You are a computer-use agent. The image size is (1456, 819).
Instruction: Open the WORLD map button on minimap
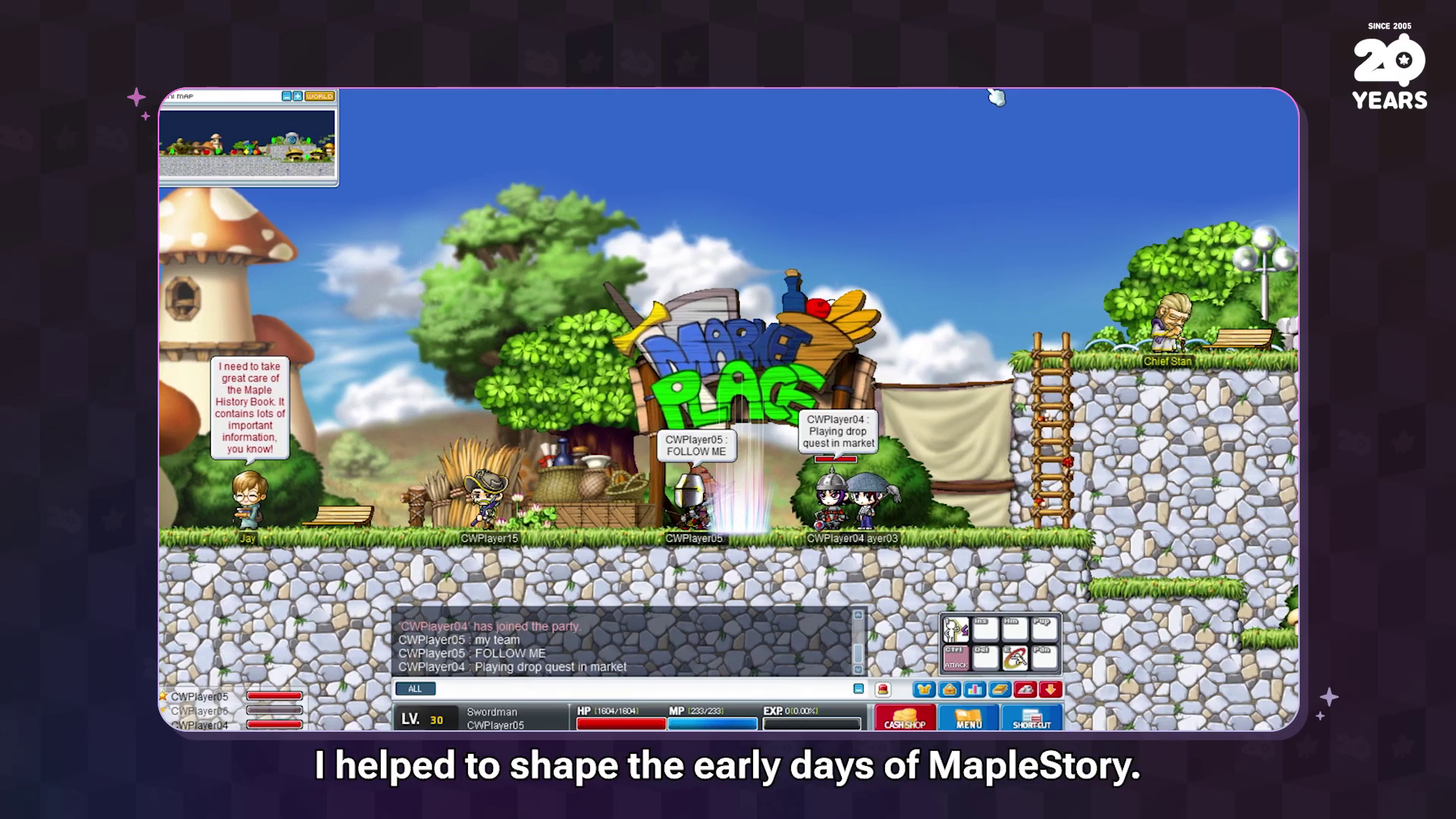[318, 96]
